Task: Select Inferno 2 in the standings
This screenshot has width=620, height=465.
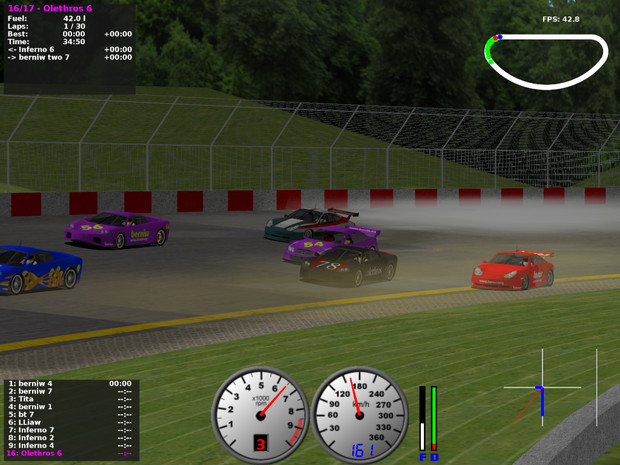Action: click(36, 437)
